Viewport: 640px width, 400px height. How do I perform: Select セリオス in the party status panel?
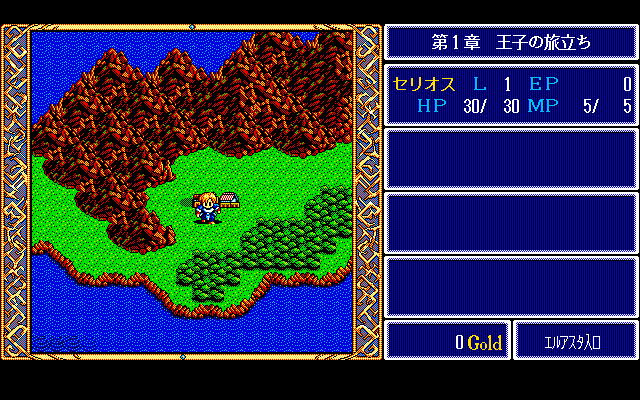pos(425,84)
